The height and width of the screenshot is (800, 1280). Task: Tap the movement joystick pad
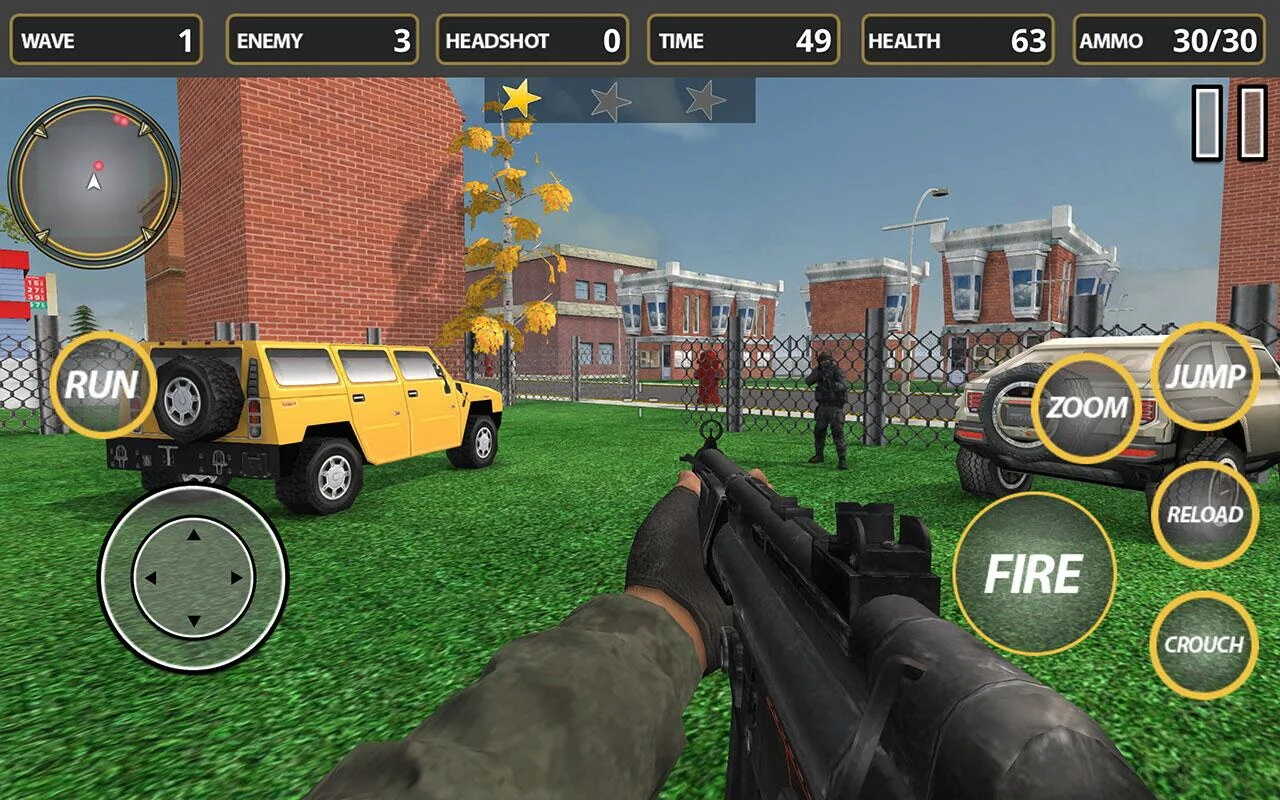pyautogui.click(x=193, y=577)
